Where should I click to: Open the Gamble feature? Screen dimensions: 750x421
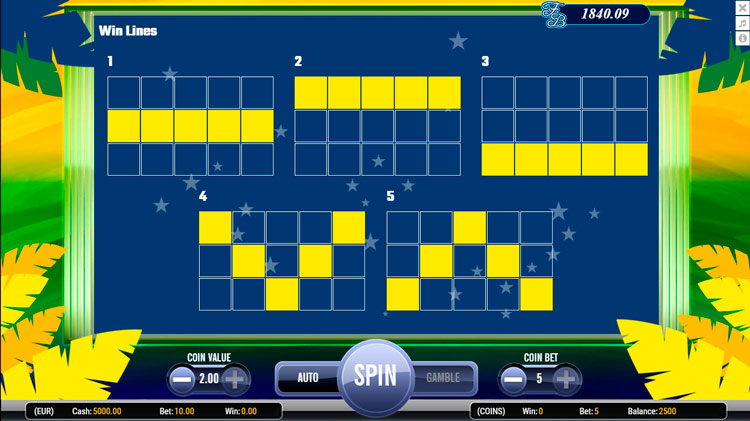pyautogui.click(x=443, y=378)
